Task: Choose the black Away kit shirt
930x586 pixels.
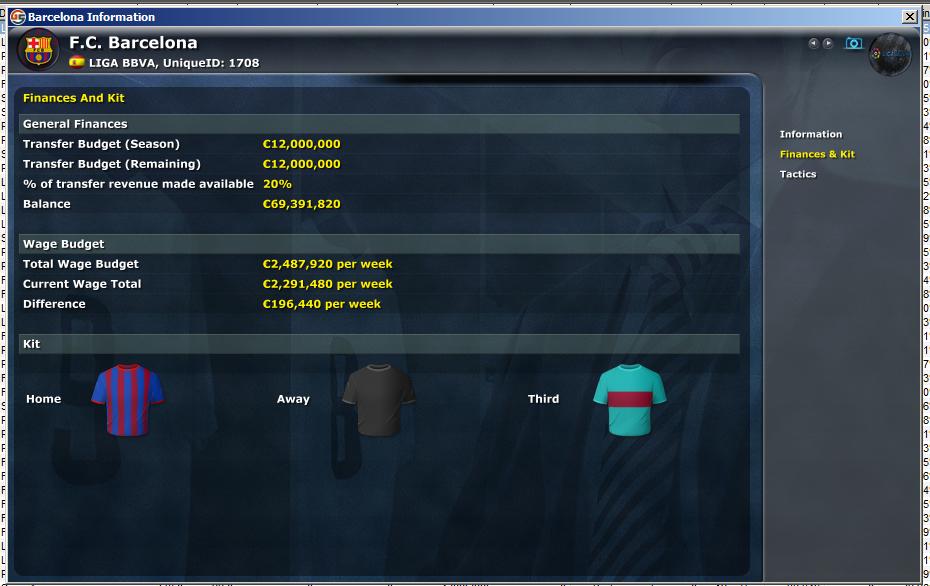Action: pos(378,399)
